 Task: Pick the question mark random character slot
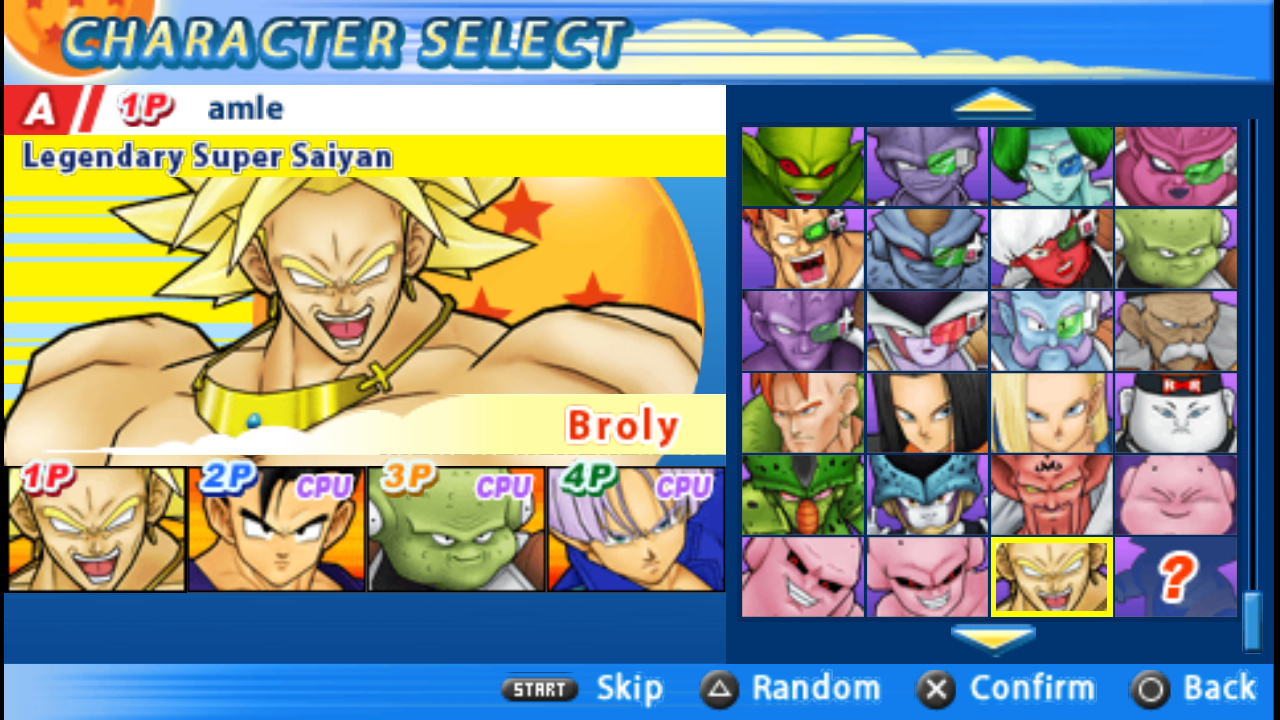pyautogui.click(x=1176, y=576)
